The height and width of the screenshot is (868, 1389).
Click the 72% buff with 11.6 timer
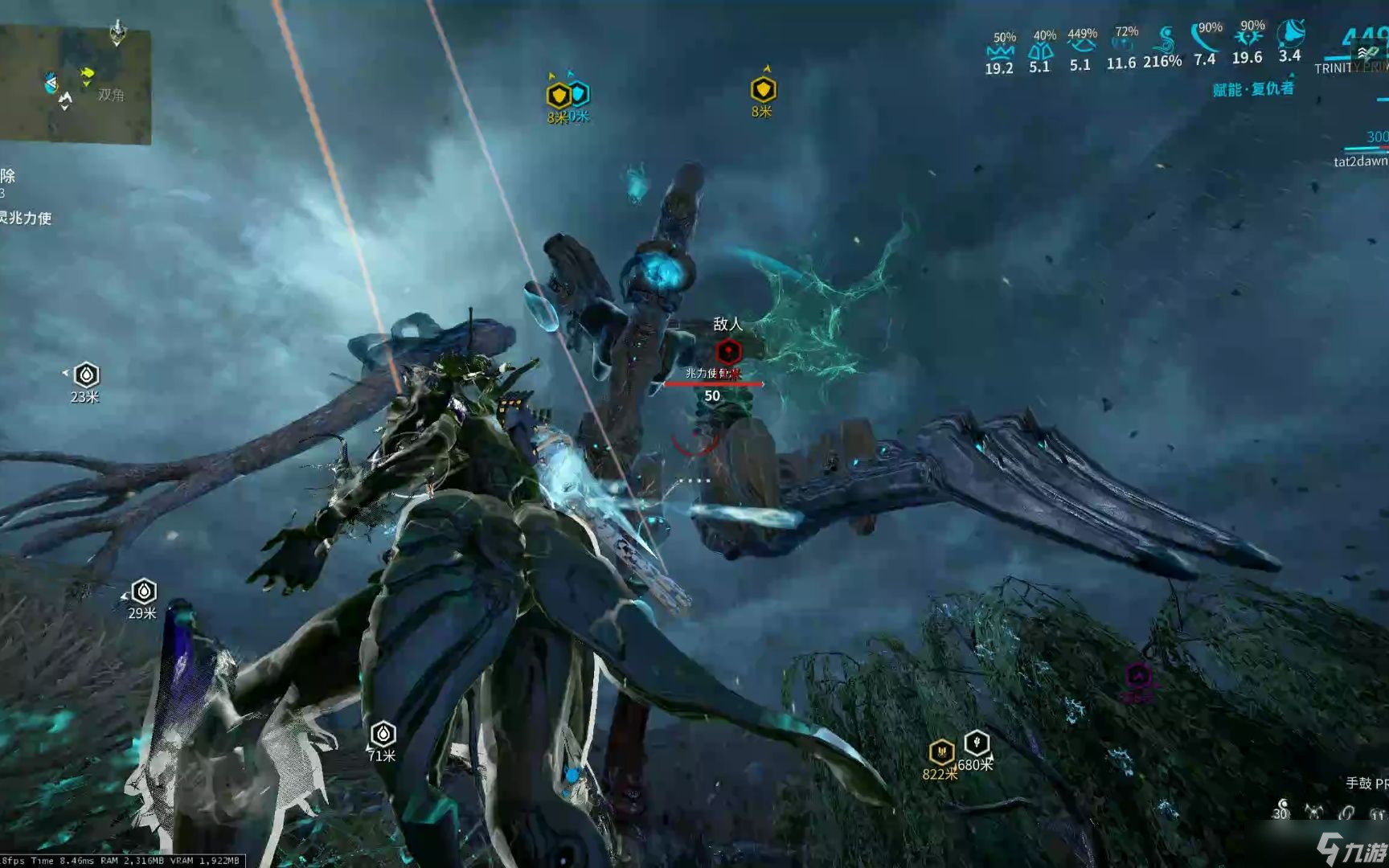(x=1124, y=46)
